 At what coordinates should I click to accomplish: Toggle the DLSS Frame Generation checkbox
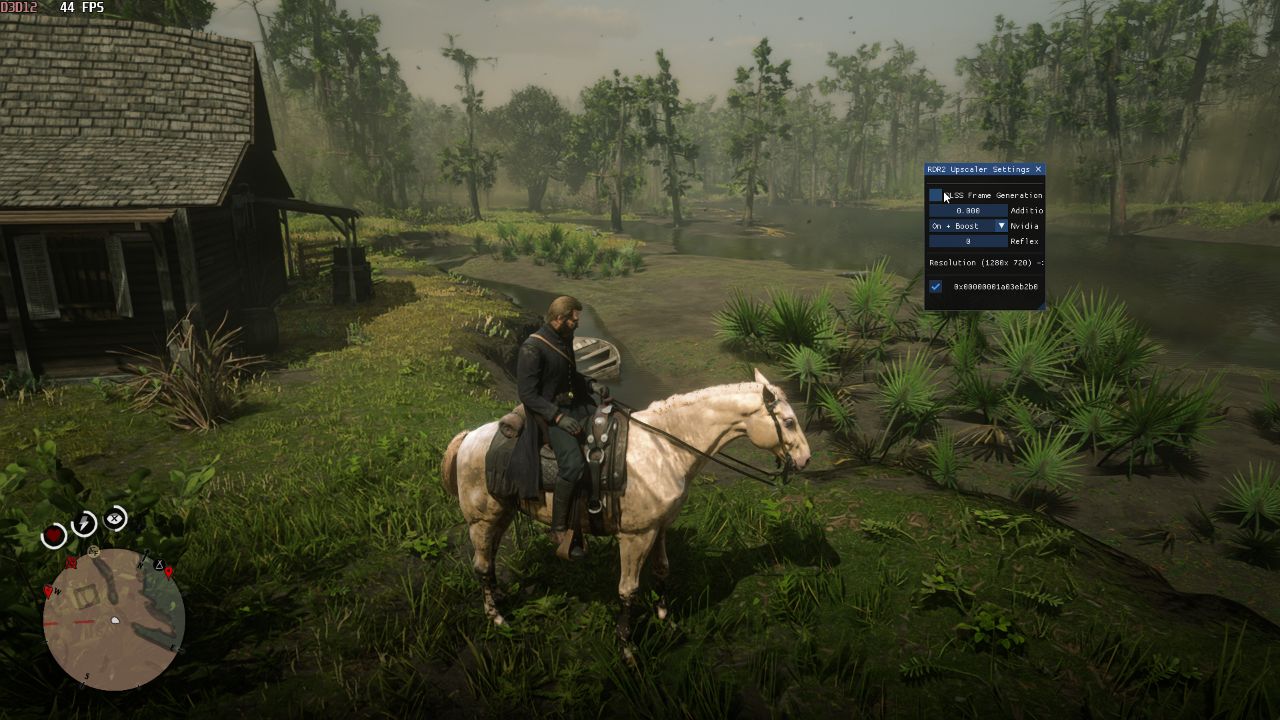click(935, 196)
